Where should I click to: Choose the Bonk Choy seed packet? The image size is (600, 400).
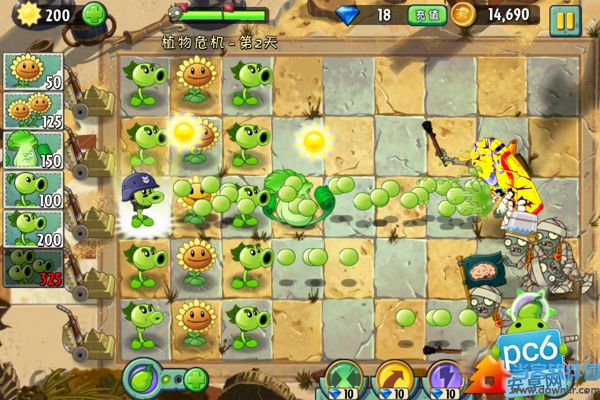click(x=34, y=149)
